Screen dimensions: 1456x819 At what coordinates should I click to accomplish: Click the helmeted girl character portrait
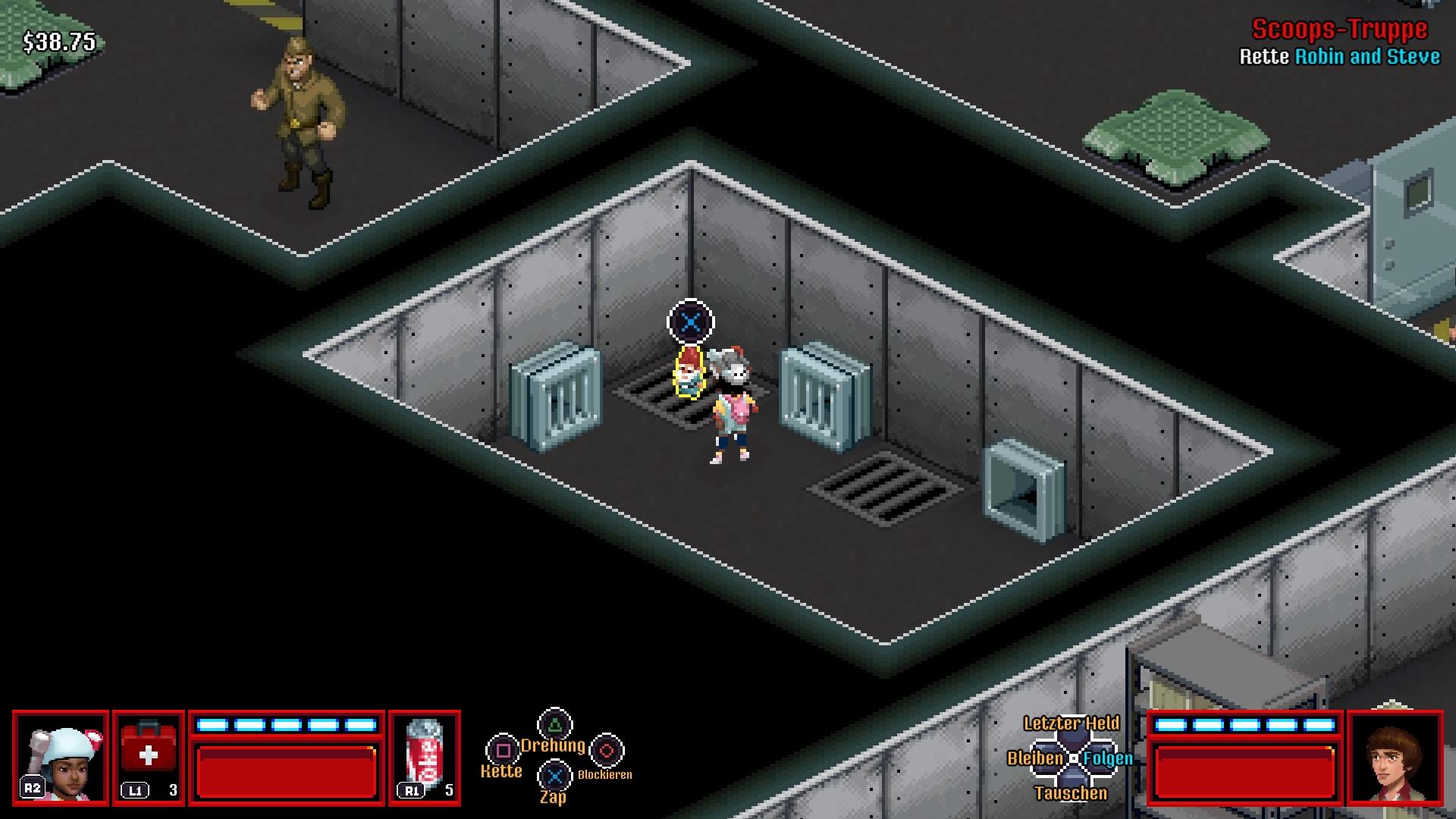(x=61, y=756)
